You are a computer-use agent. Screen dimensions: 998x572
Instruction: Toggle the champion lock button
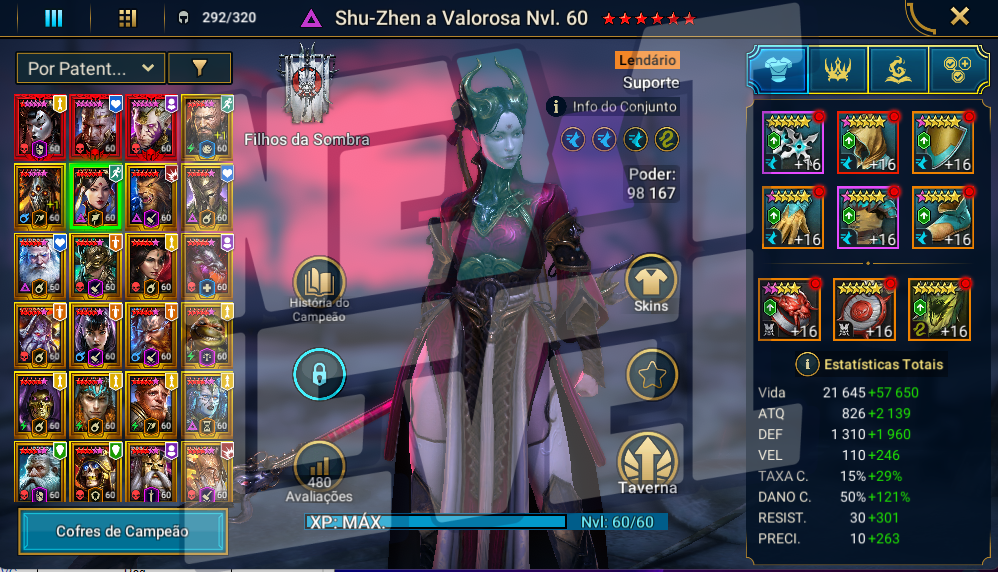click(319, 375)
